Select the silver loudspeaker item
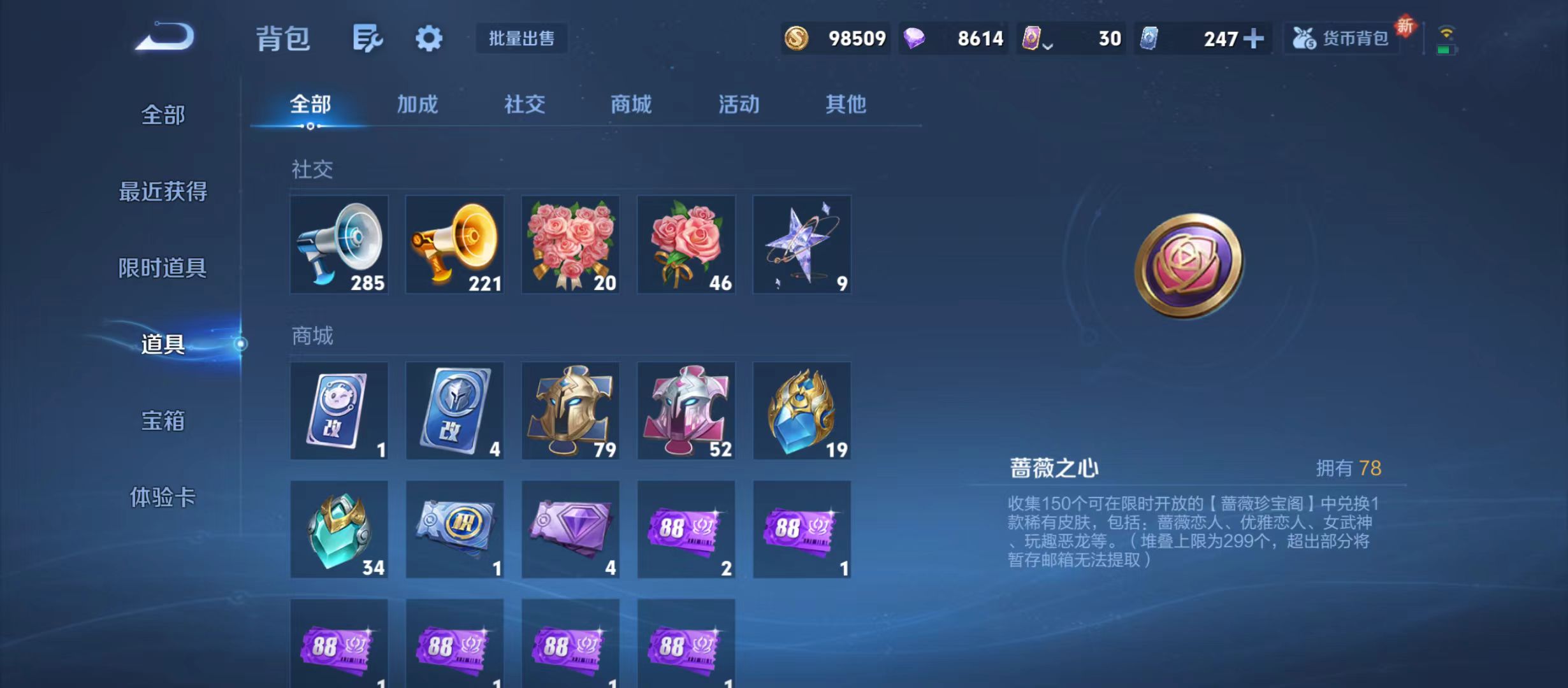This screenshot has height=688, width=1568. click(338, 244)
